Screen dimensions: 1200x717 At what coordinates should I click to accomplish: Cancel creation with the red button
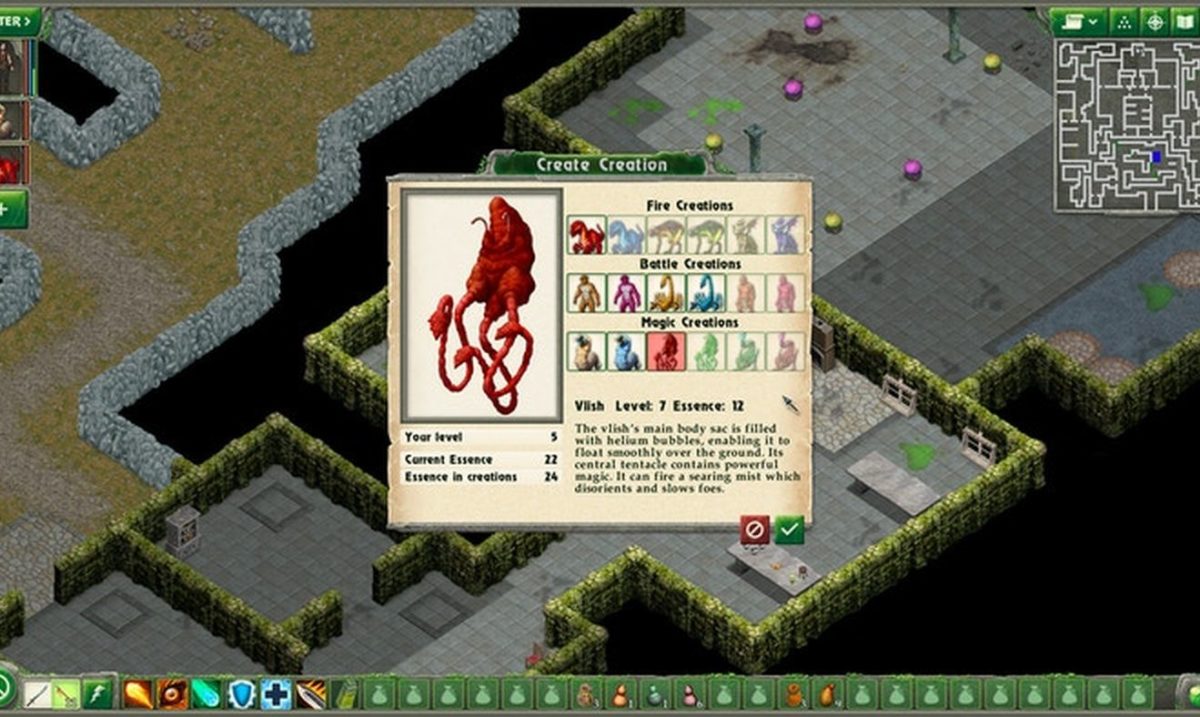click(x=755, y=529)
